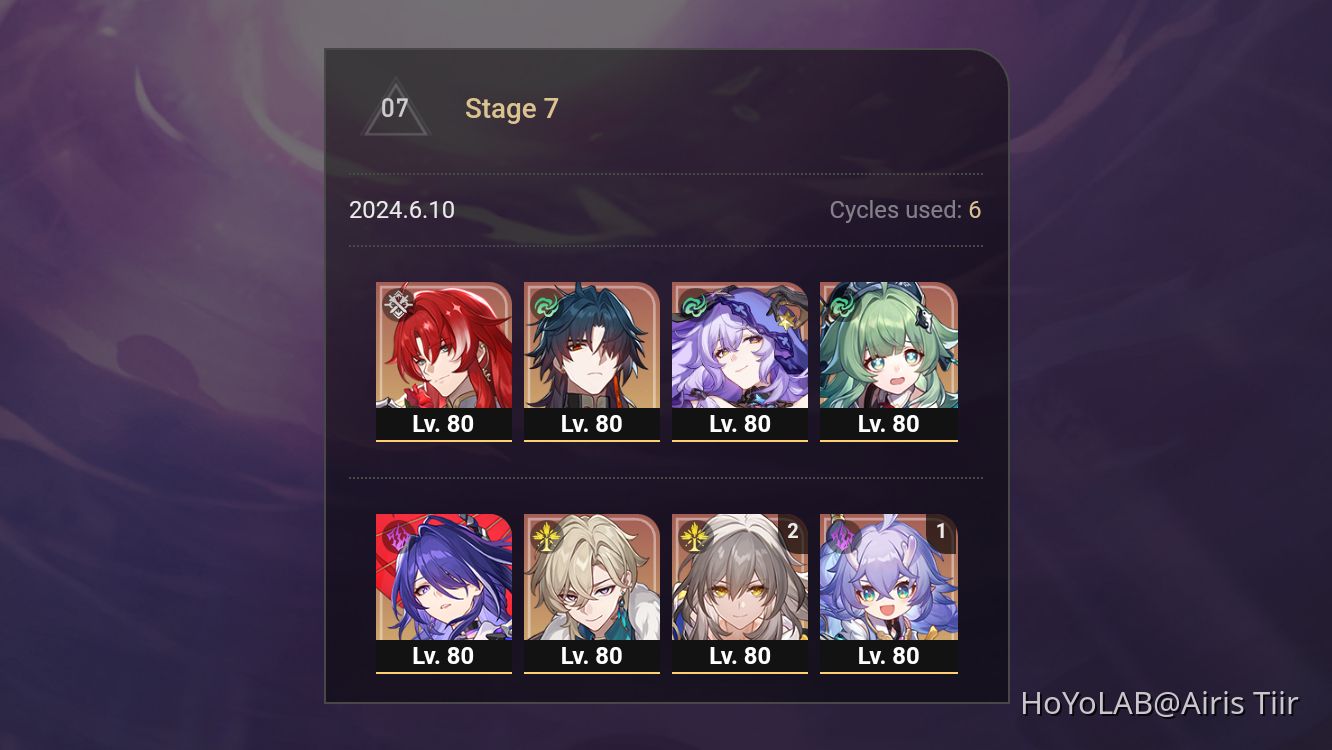1332x750 pixels.
Task: Click the gold underline below Aventurine's level
Action: pos(592,674)
